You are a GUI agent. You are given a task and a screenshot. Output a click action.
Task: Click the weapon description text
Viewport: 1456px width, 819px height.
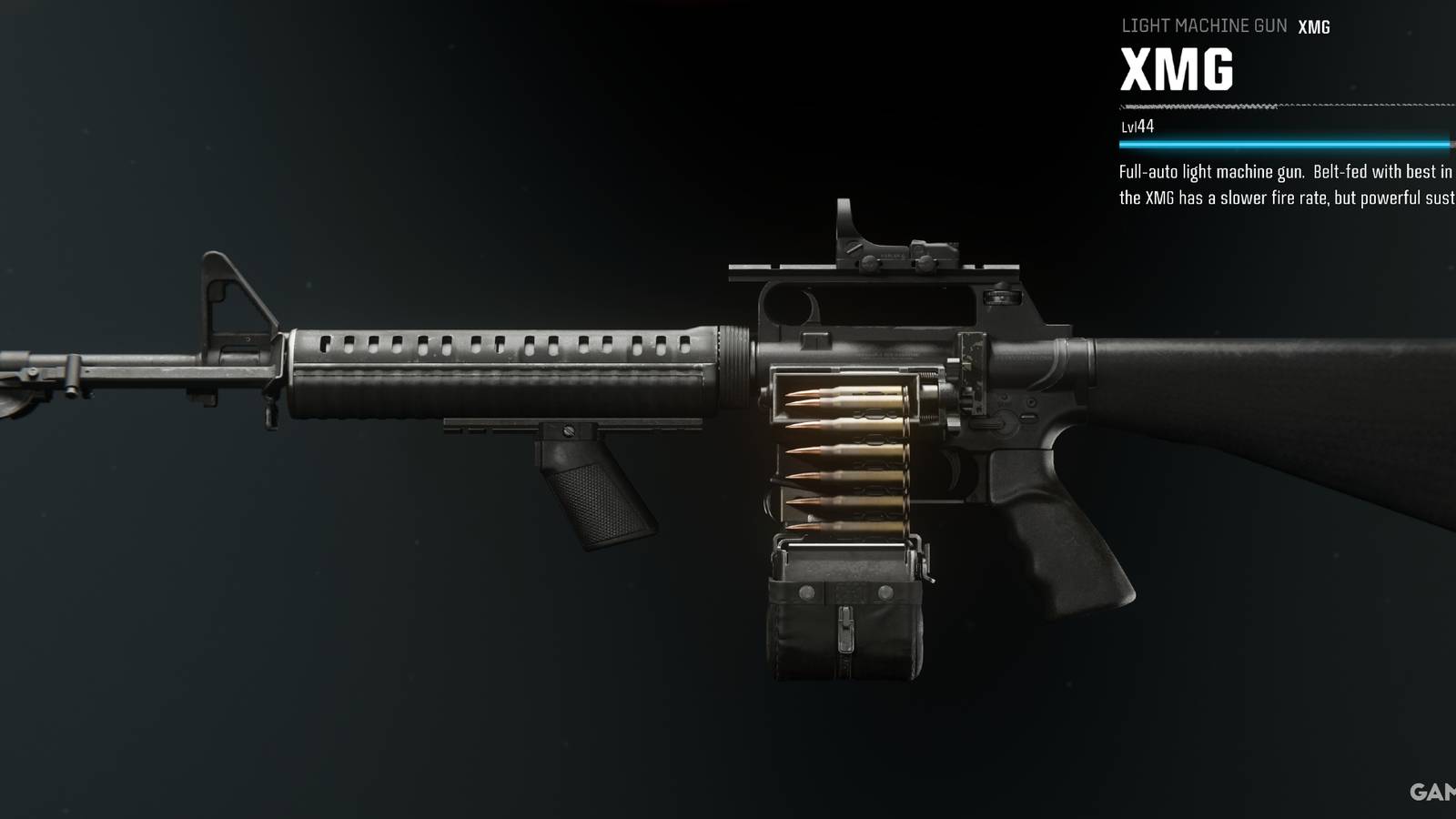pyautogui.click(x=1283, y=182)
